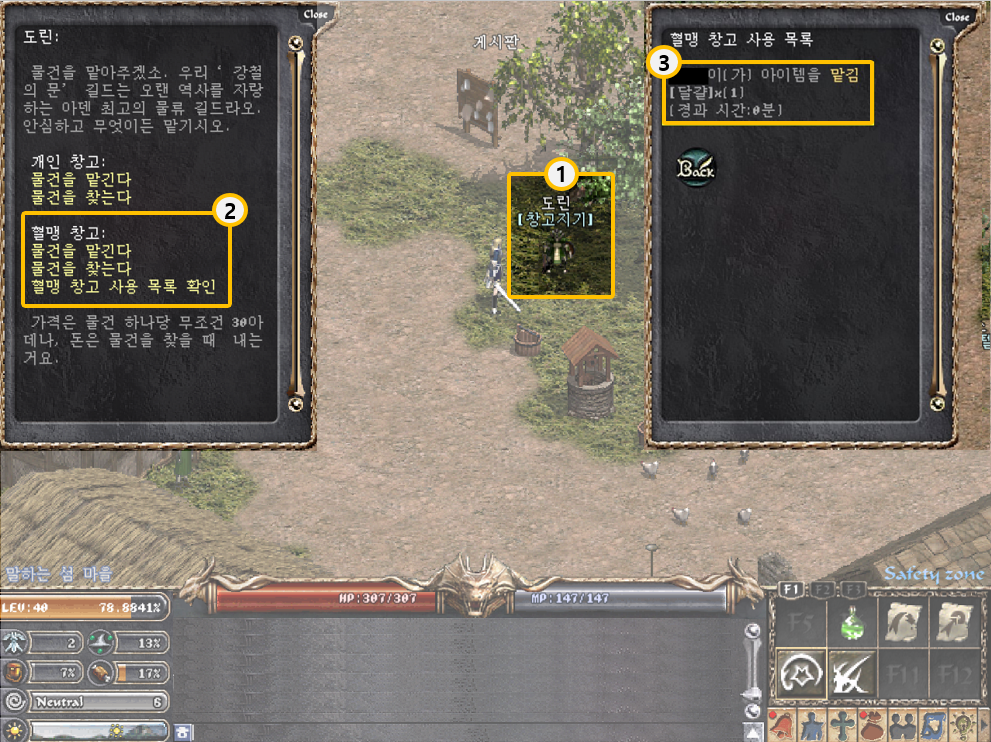
Task: Select '물건을 찾는다' under 개인 창고
Action: coord(81,198)
